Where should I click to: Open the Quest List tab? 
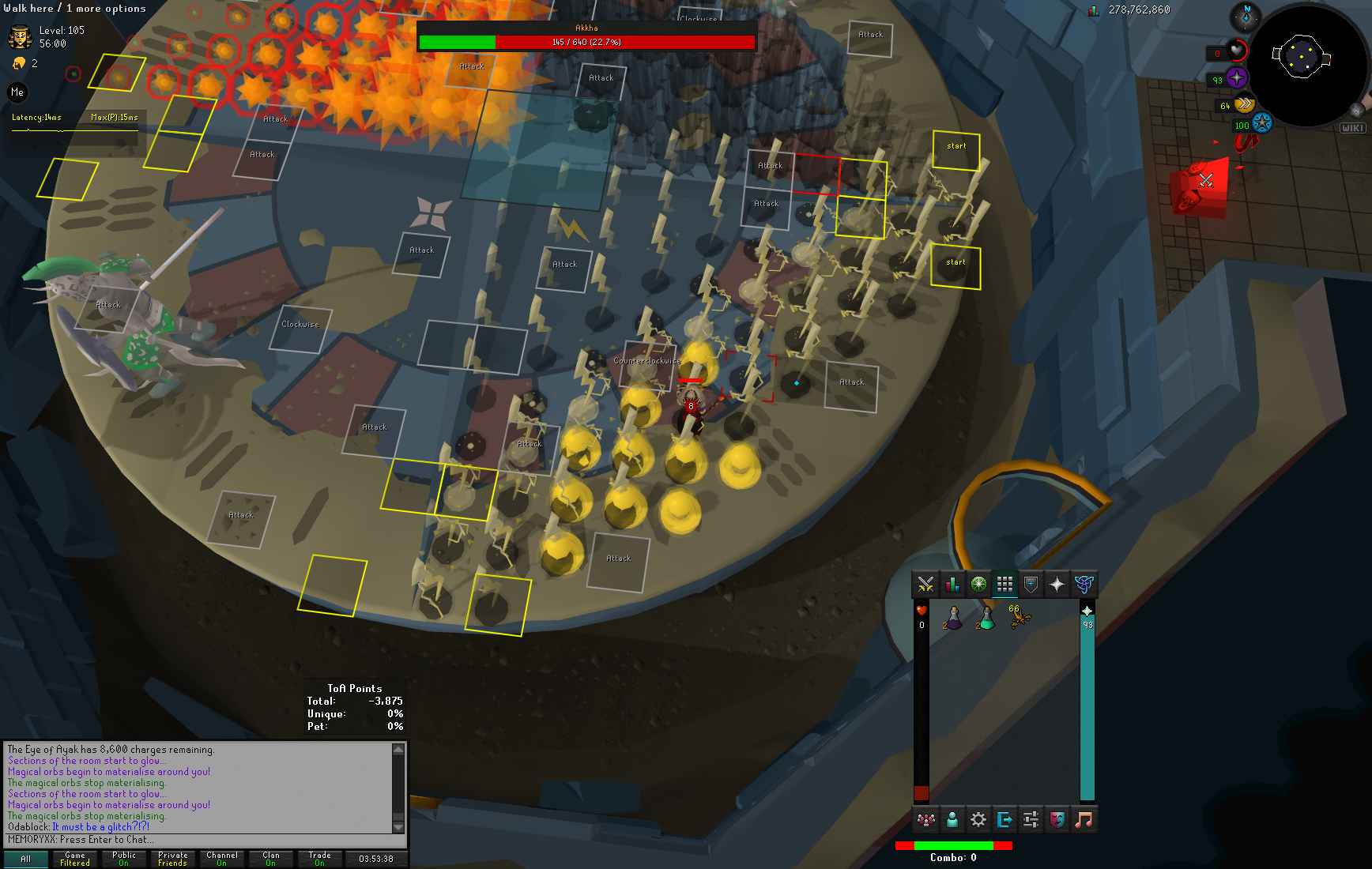(x=978, y=585)
